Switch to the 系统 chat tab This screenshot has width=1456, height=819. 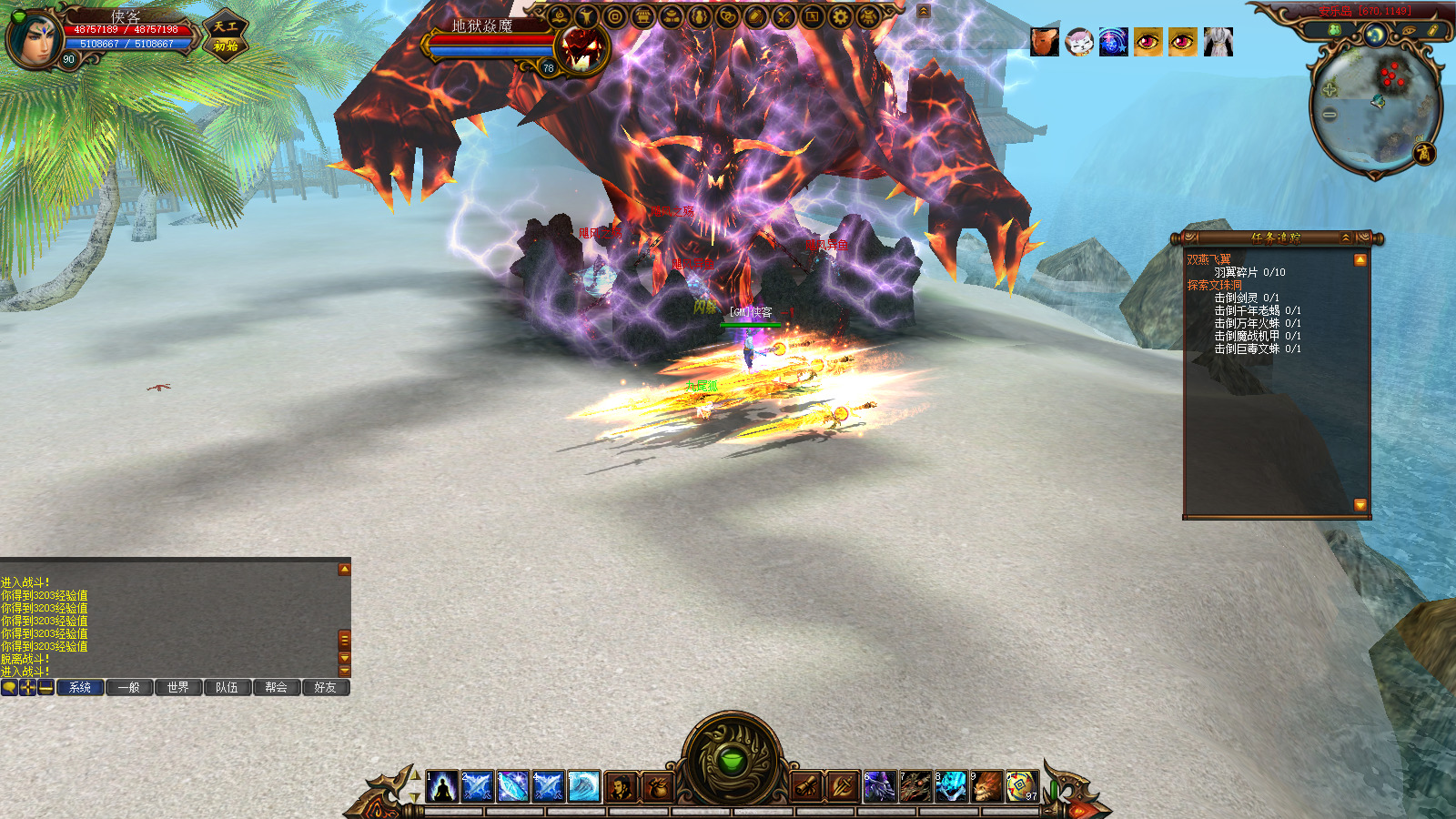(x=80, y=687)
